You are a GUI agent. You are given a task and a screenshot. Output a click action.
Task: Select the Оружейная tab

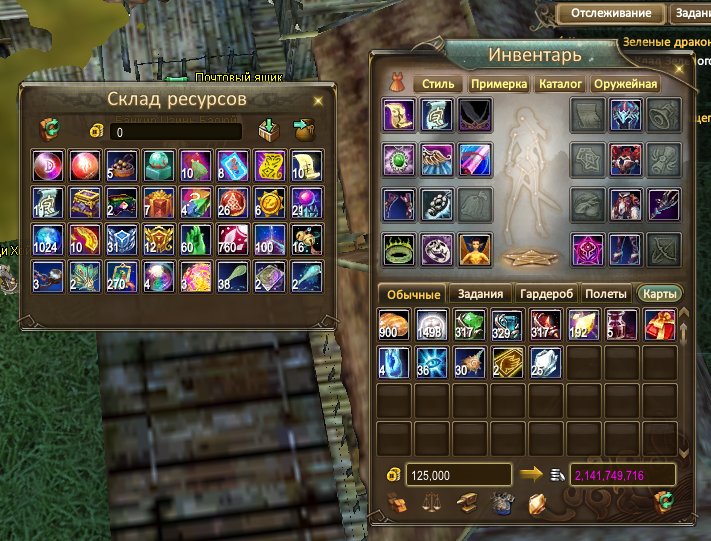pyautogui.click(x=625, y=84)
